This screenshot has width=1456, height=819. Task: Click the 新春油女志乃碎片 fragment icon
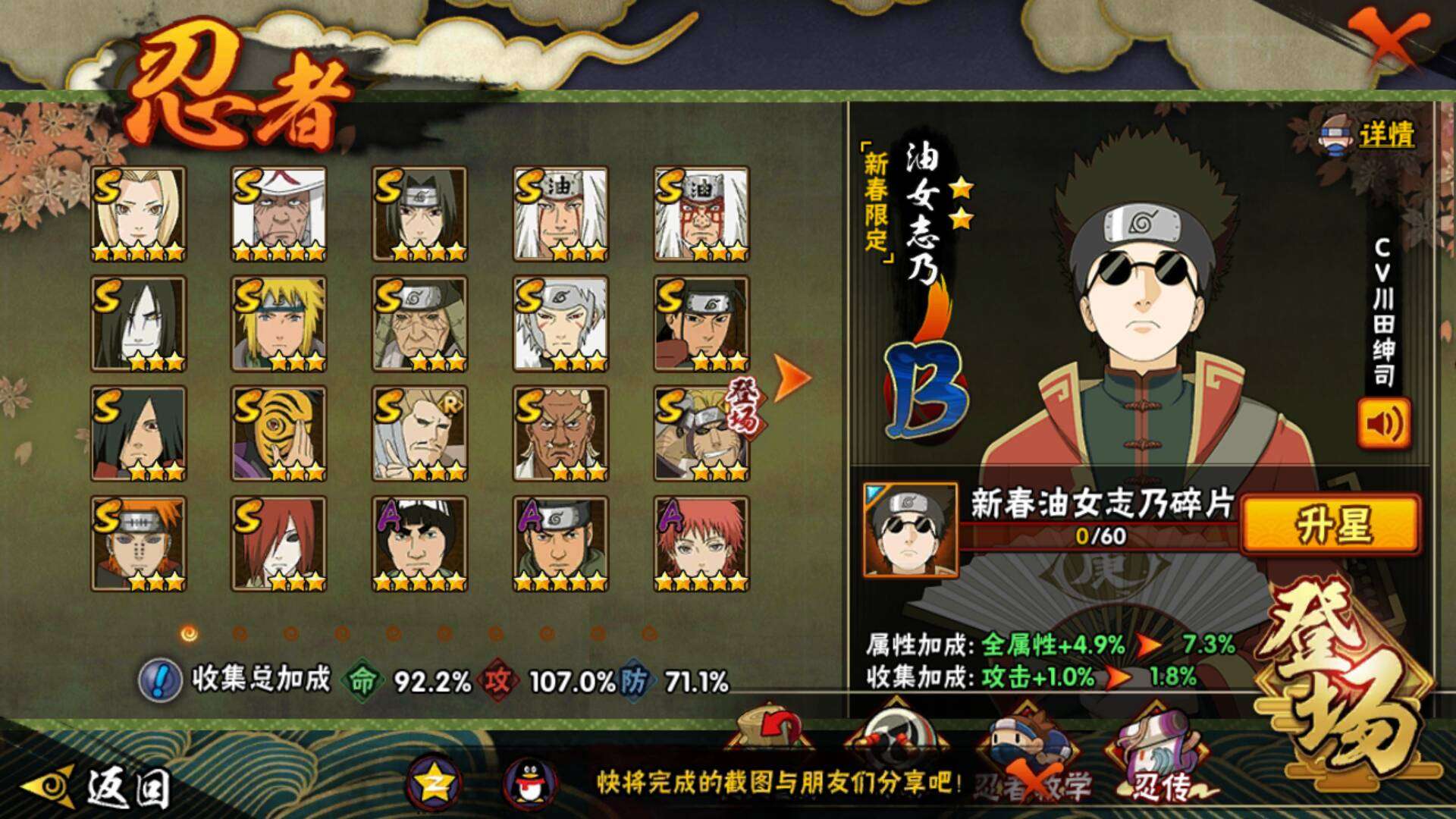coord(910,529)
